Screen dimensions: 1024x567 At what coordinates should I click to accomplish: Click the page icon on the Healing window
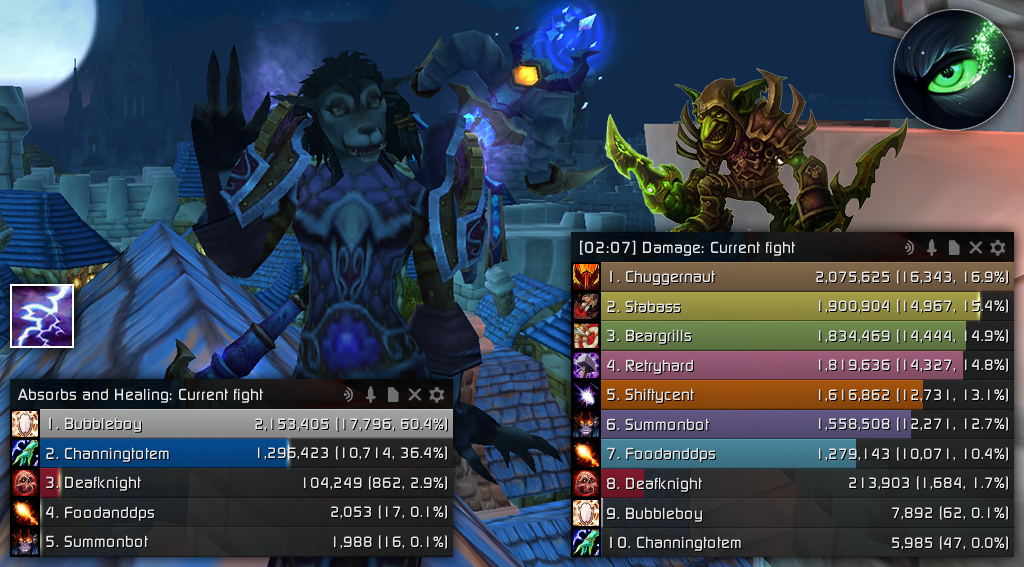(392, 395)
